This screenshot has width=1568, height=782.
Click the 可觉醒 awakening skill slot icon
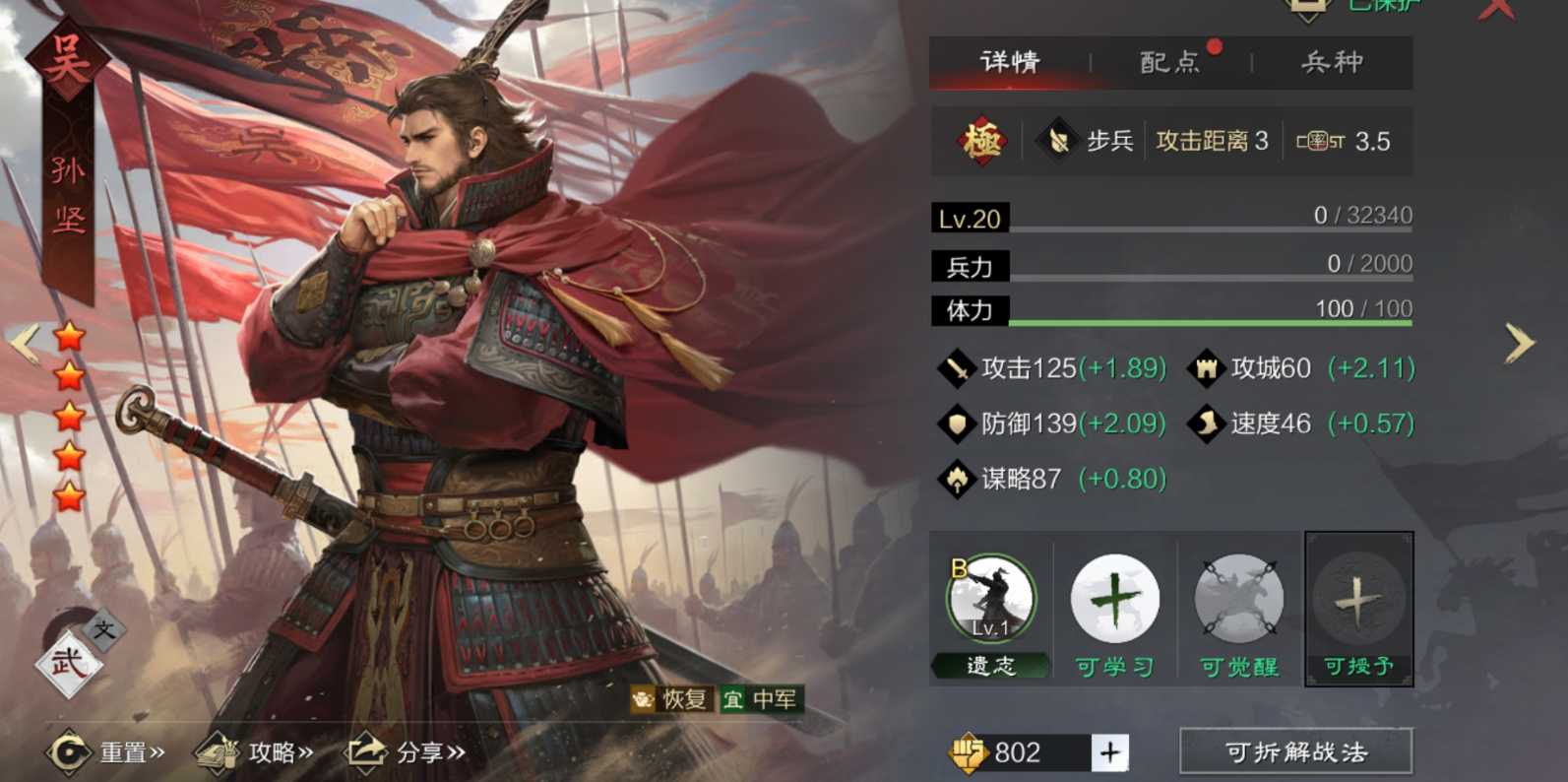tap(1236, 594)
